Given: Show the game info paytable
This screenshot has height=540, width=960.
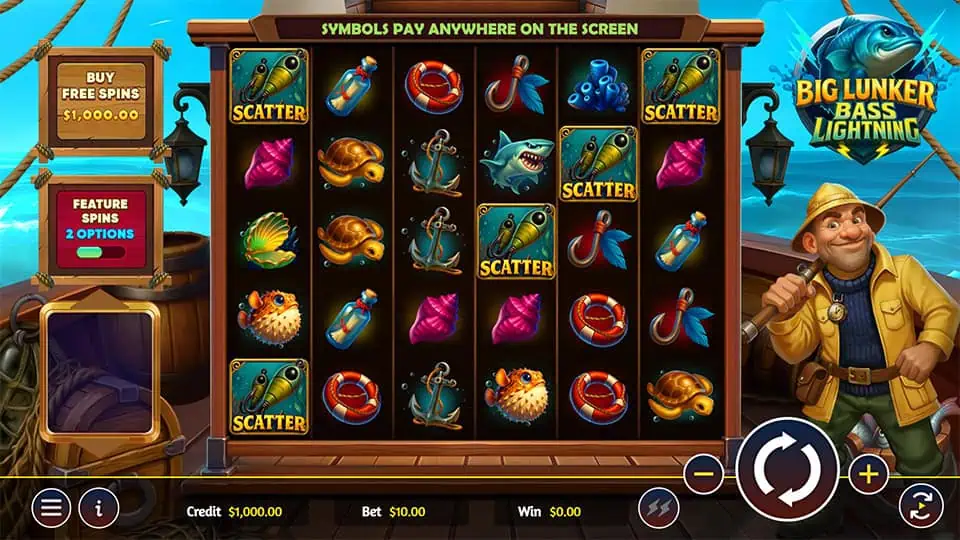Looking at the screenshot, I should click(x=99, y=508).
